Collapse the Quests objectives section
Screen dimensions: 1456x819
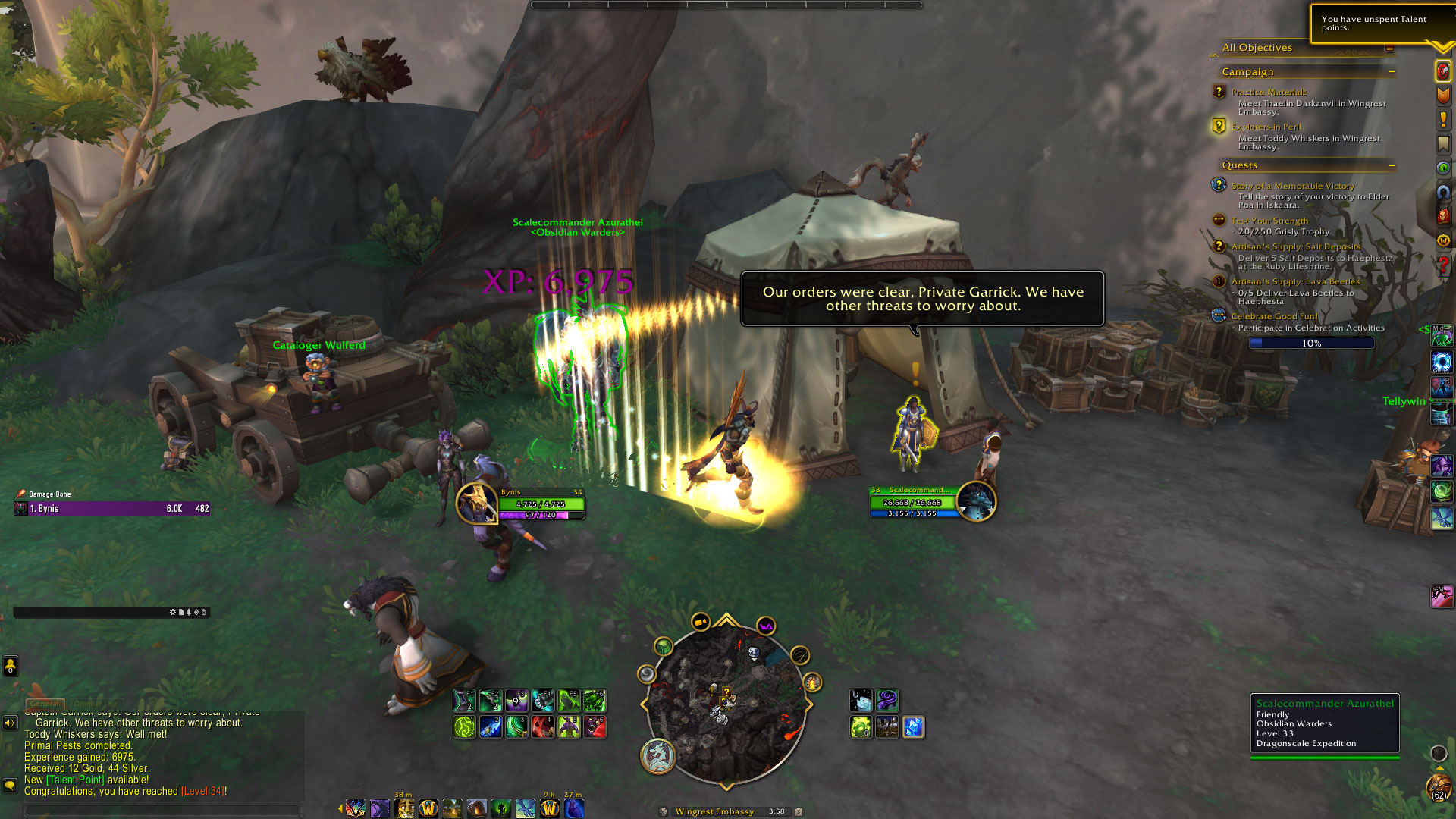click(x=1392, y=165)
